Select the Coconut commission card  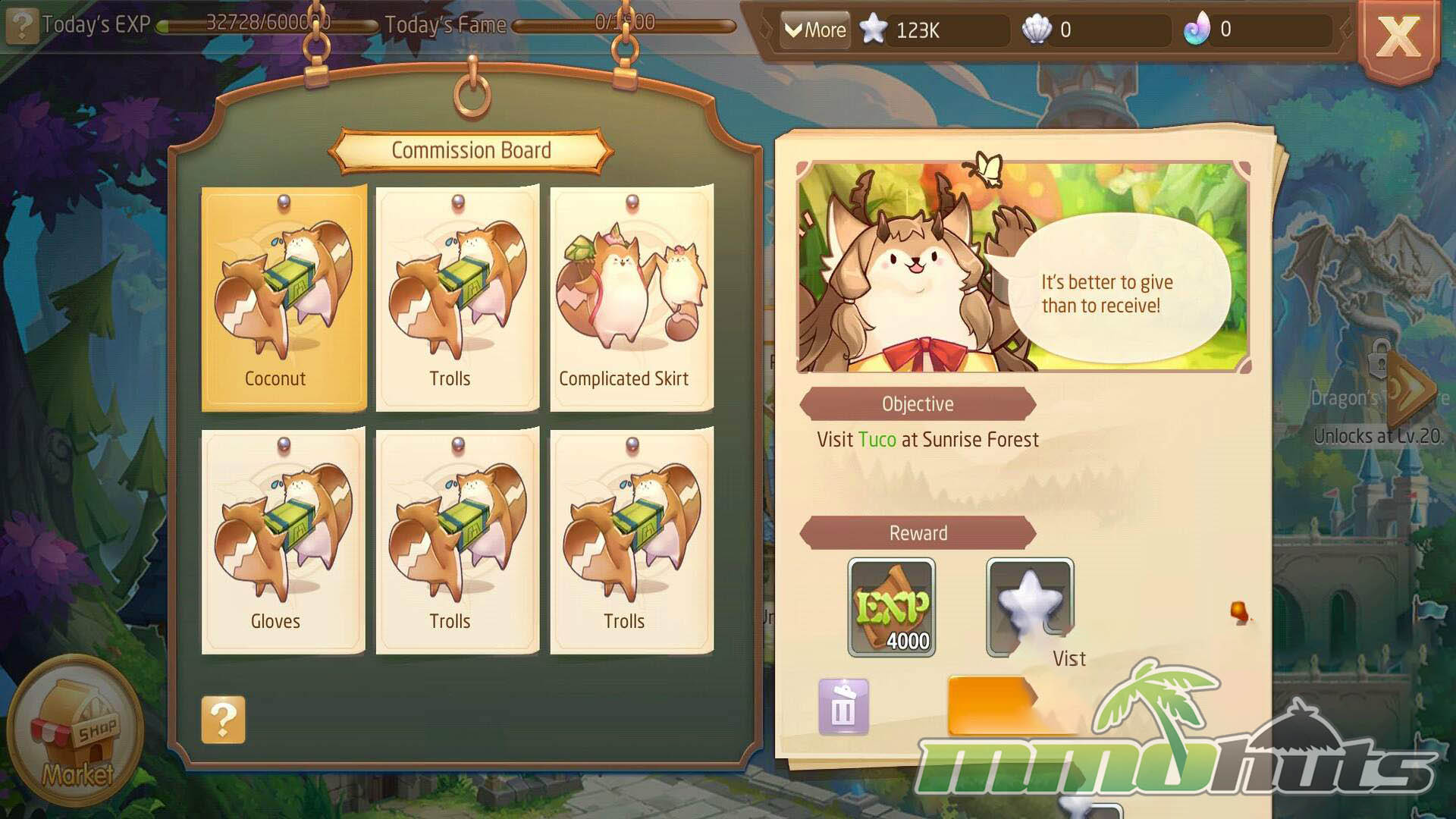pos(284,298)
